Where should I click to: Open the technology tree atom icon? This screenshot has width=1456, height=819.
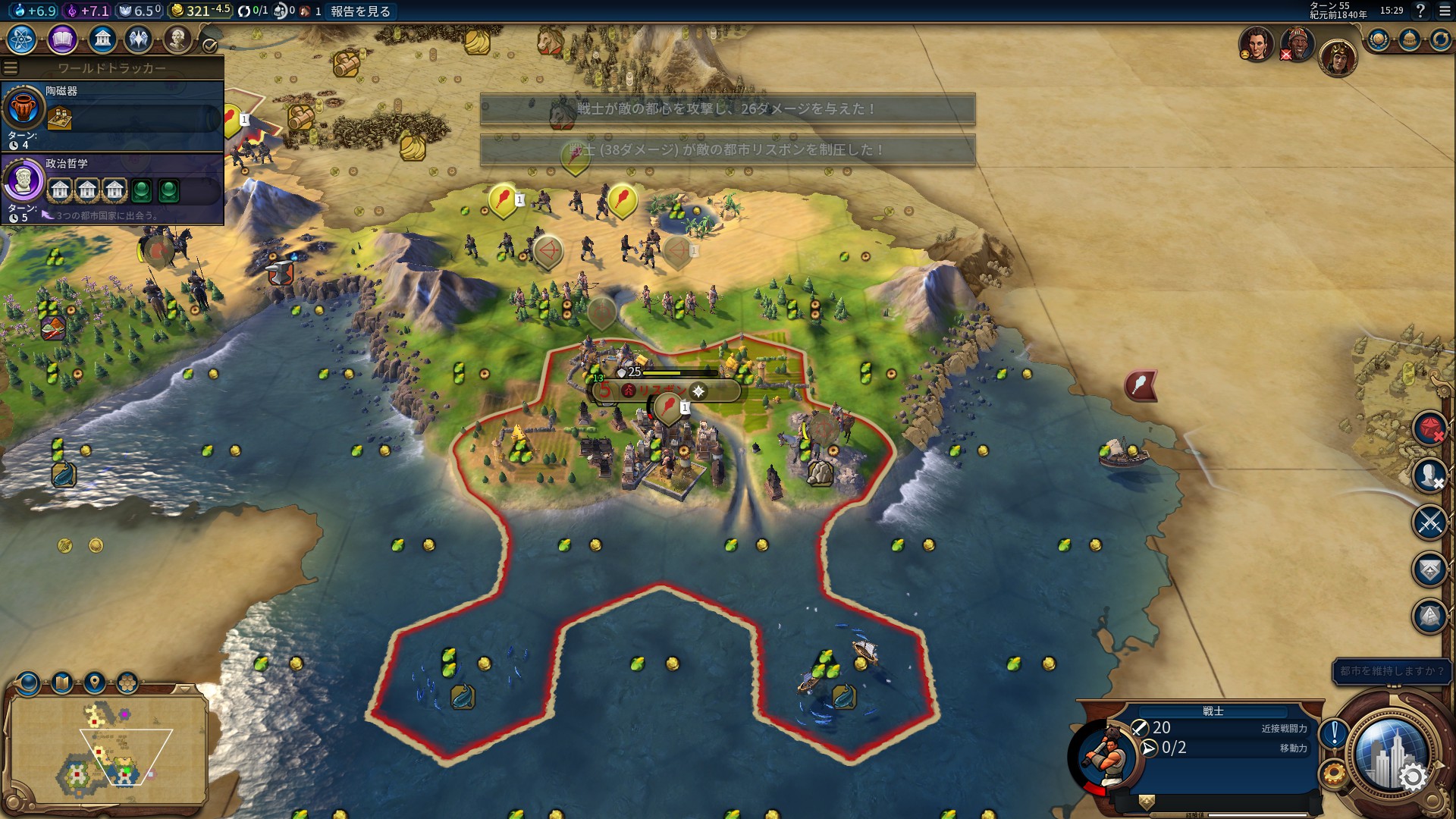click(x=22, y=39)
